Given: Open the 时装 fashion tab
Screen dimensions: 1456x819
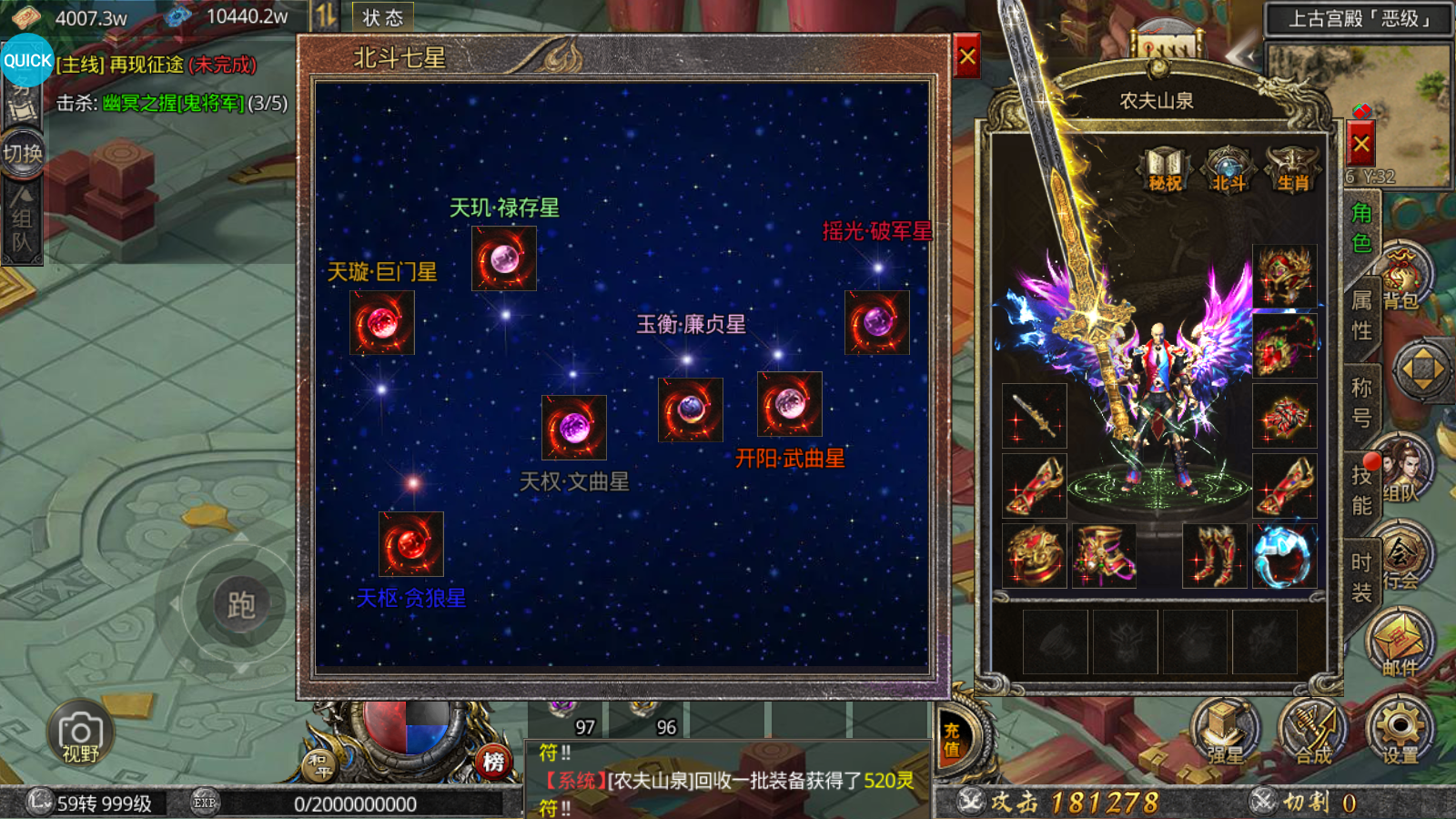Looking at the screenshot, I should pos(1361,577).
